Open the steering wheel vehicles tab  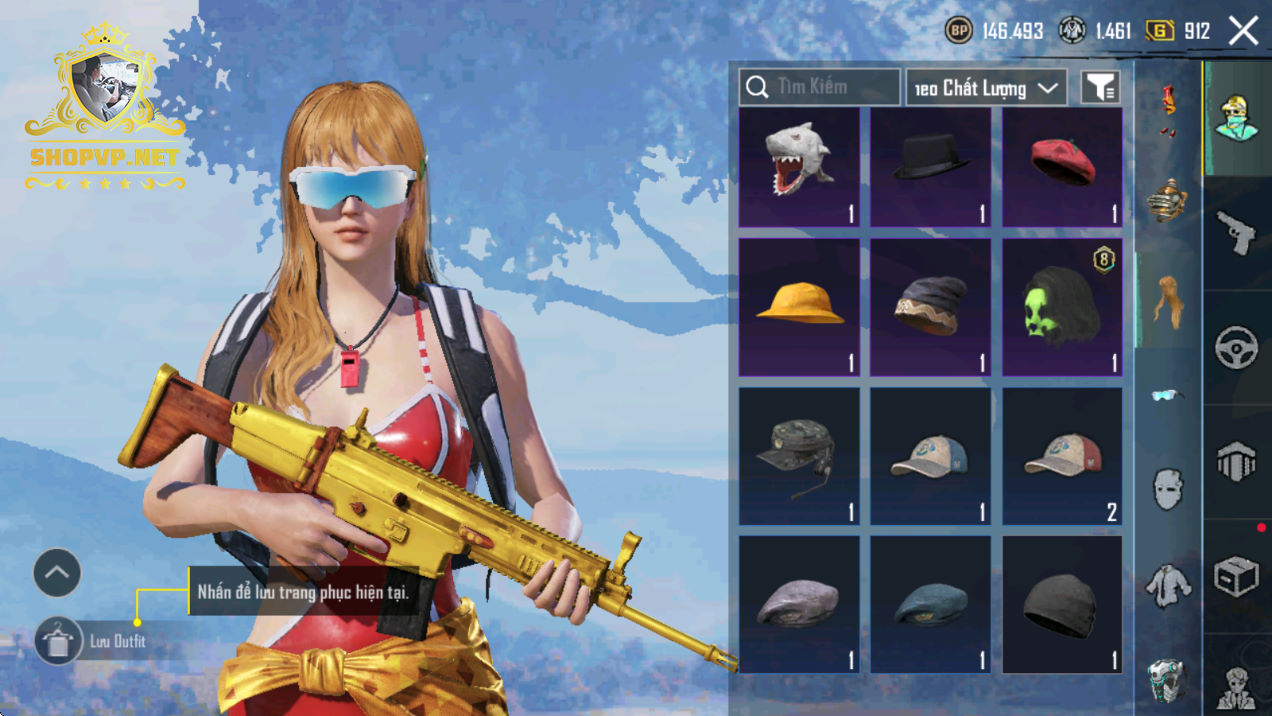(1237, 348)
